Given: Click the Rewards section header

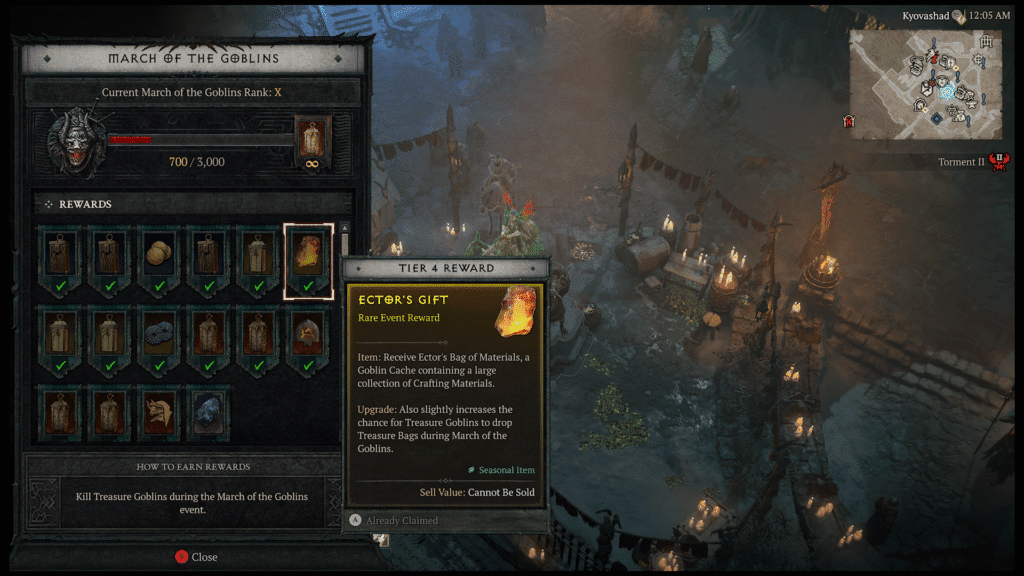Looking at the screenshot, I should [x=86, y=204].
